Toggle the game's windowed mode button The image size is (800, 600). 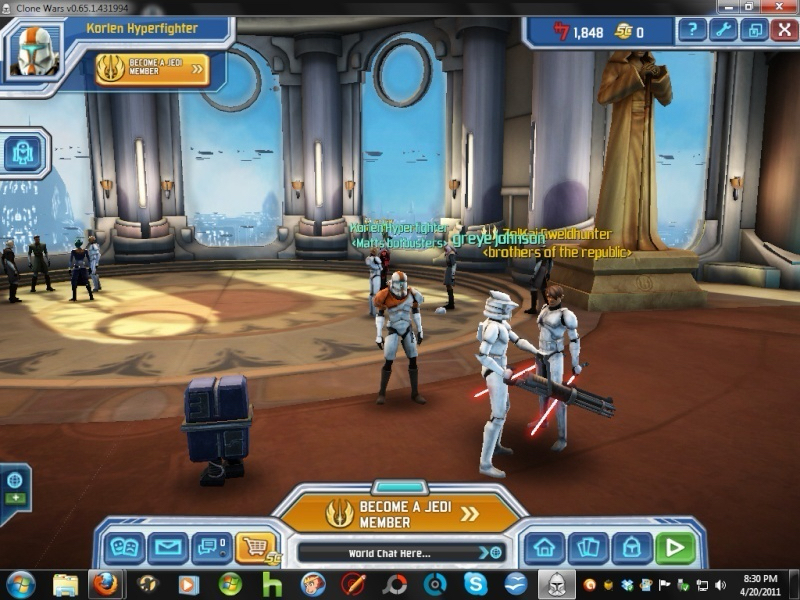pyautogui.click(x=754, y=30)
